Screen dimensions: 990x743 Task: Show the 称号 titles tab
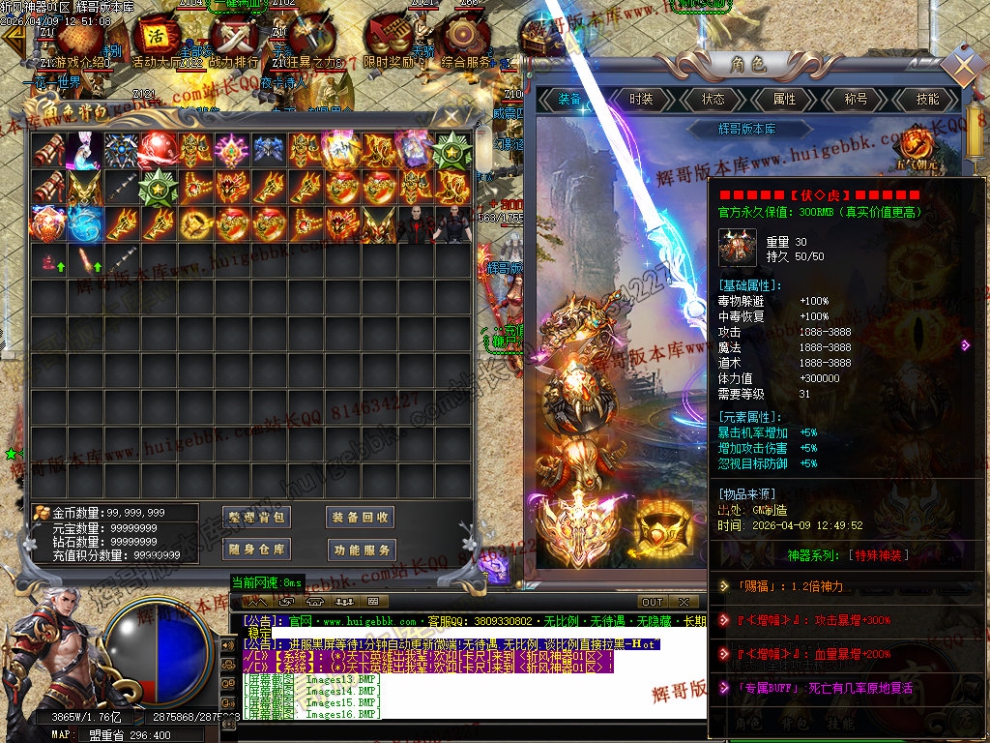[x=856, y=99]
